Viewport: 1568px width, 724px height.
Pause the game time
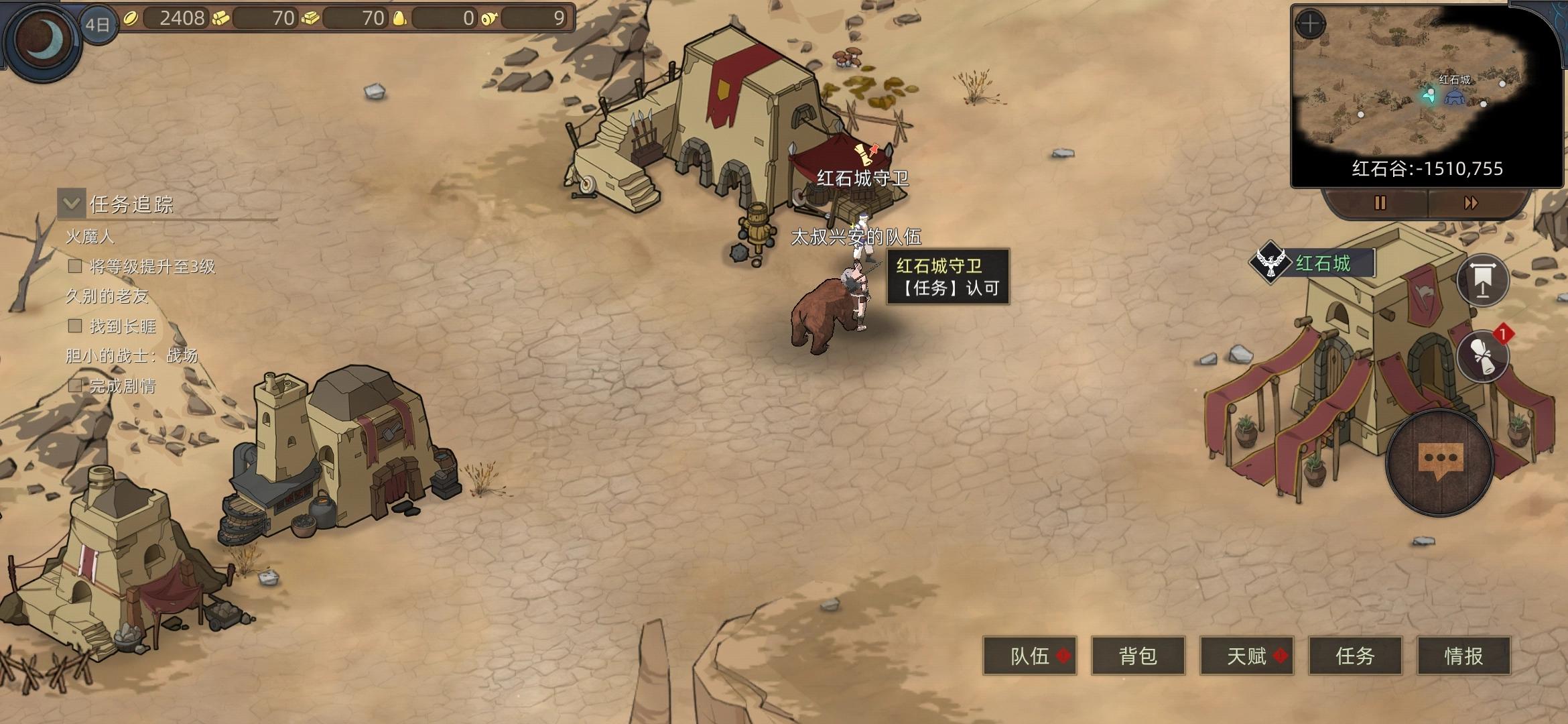click(1380, 202)
